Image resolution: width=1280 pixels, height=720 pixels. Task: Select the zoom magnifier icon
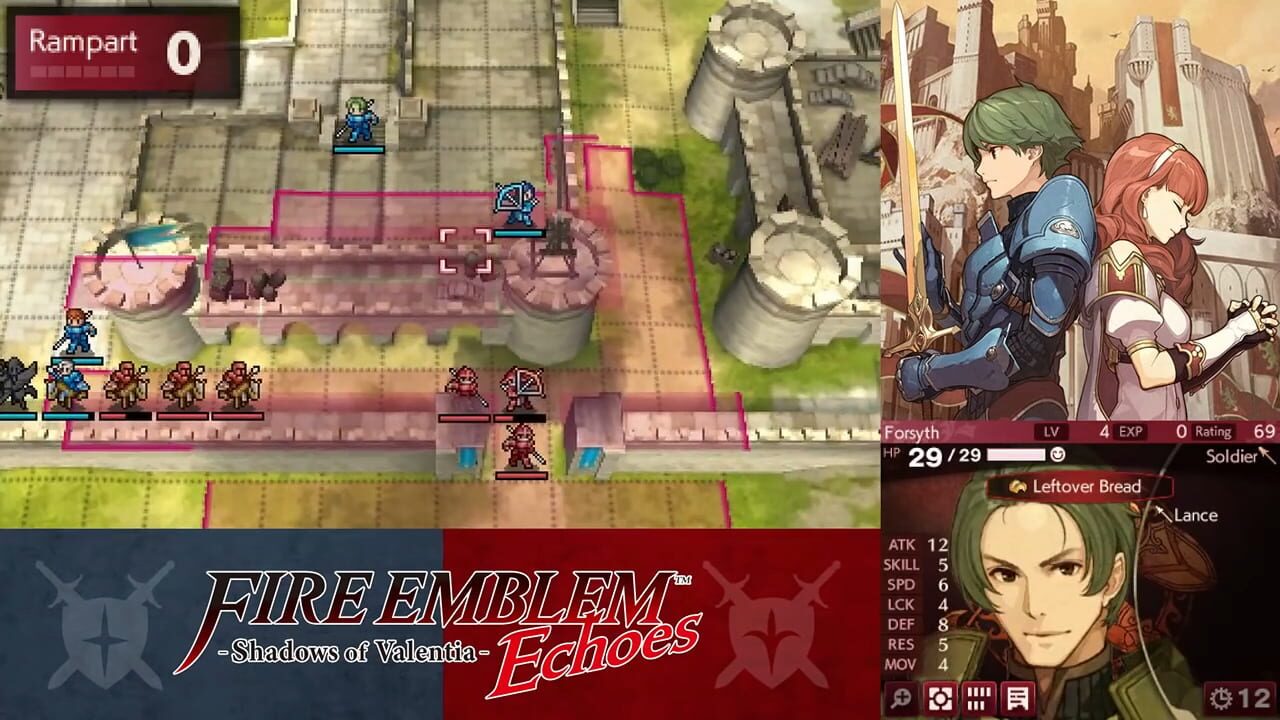[x=900, y=700]
